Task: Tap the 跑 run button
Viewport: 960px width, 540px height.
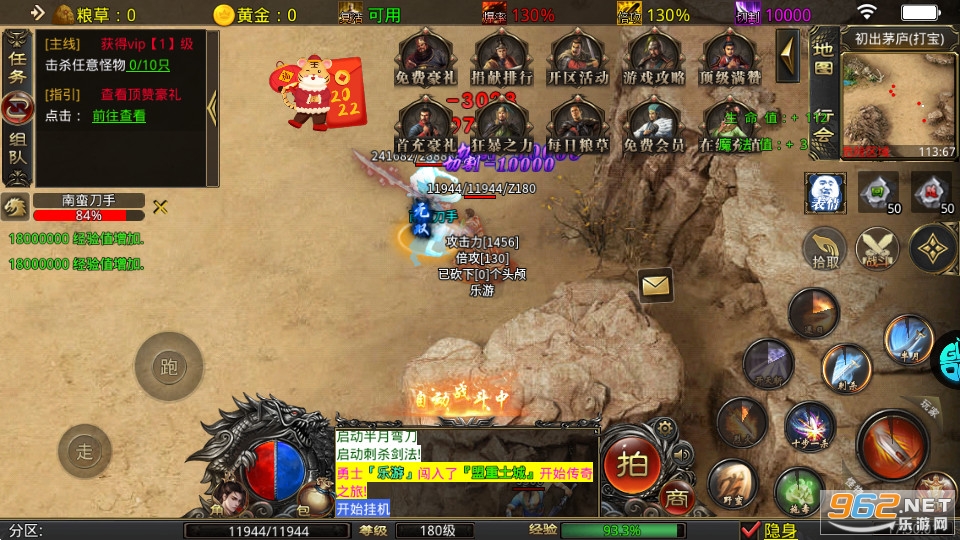Action: coord(168,366)
